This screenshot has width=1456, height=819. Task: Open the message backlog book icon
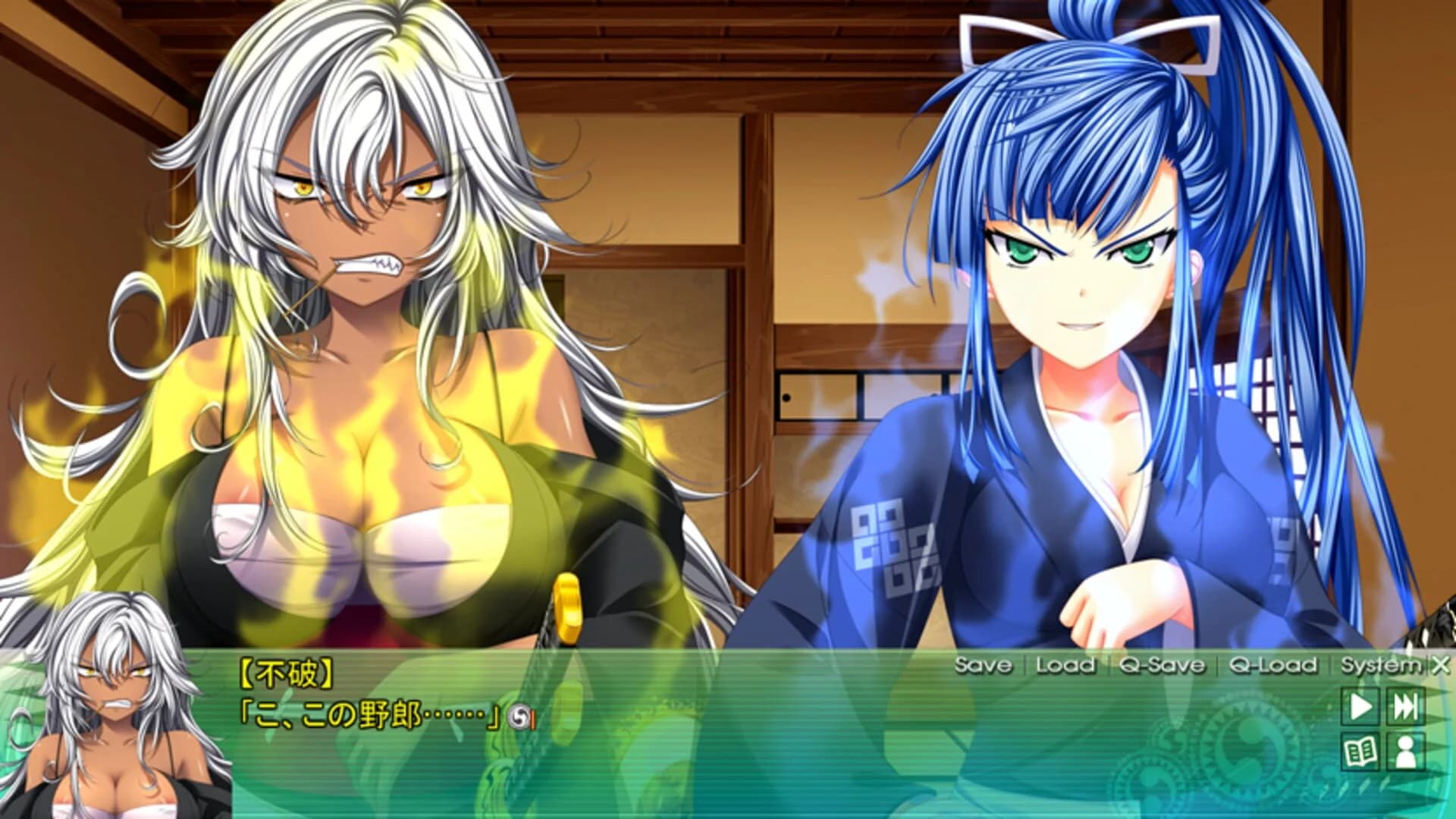pyautogui.click(x=1361, y=752)
